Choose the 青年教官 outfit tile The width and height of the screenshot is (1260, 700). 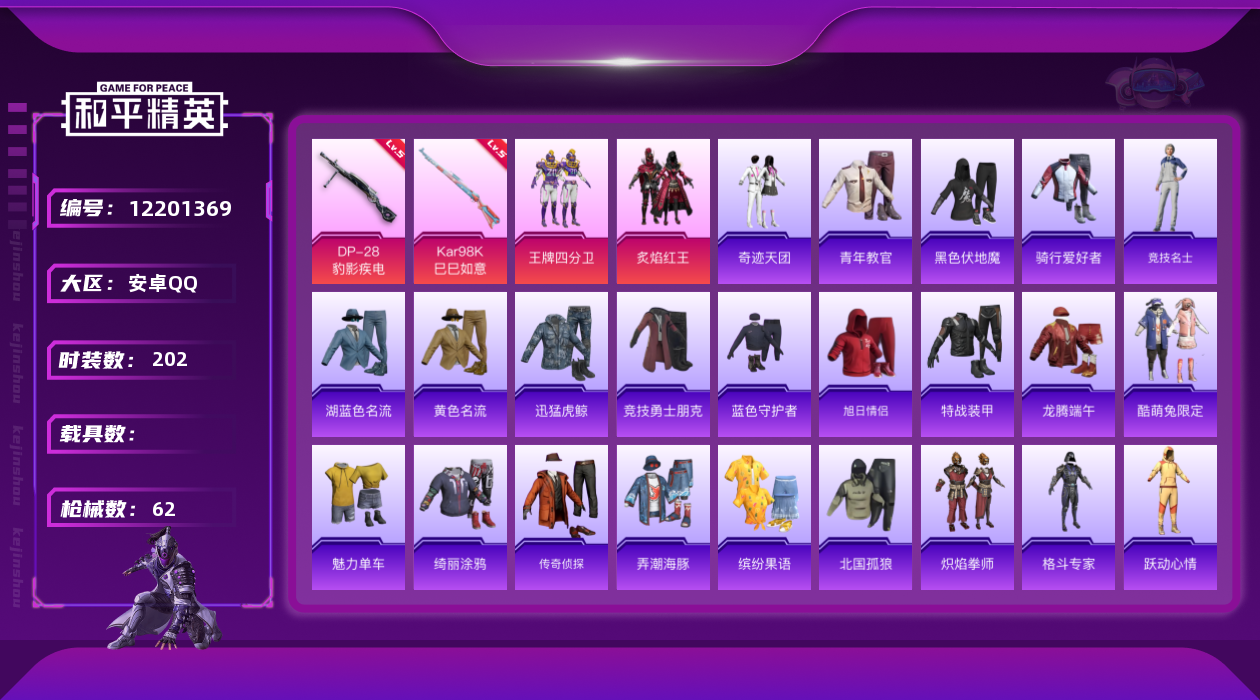(x=865, y=211)
